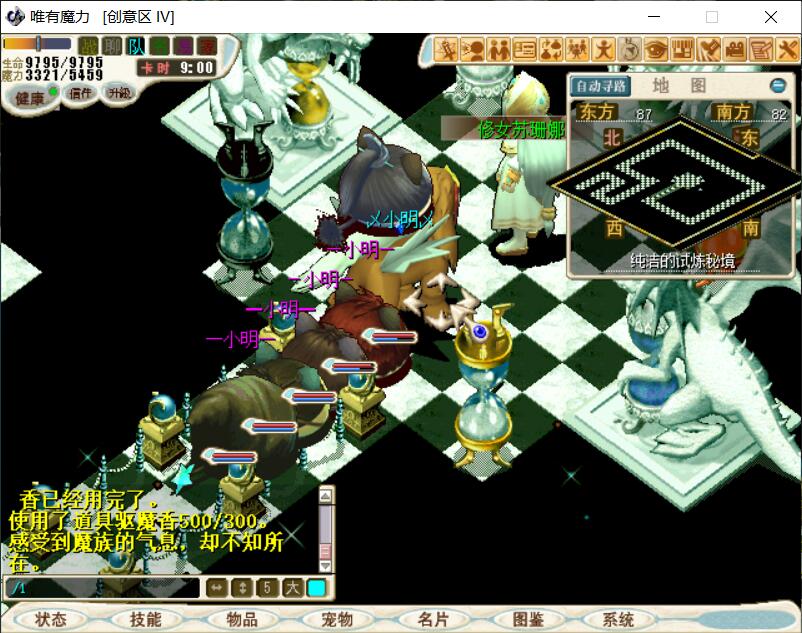
Task: Toggle the 队 team chat channel
Action: click(137, 46)
